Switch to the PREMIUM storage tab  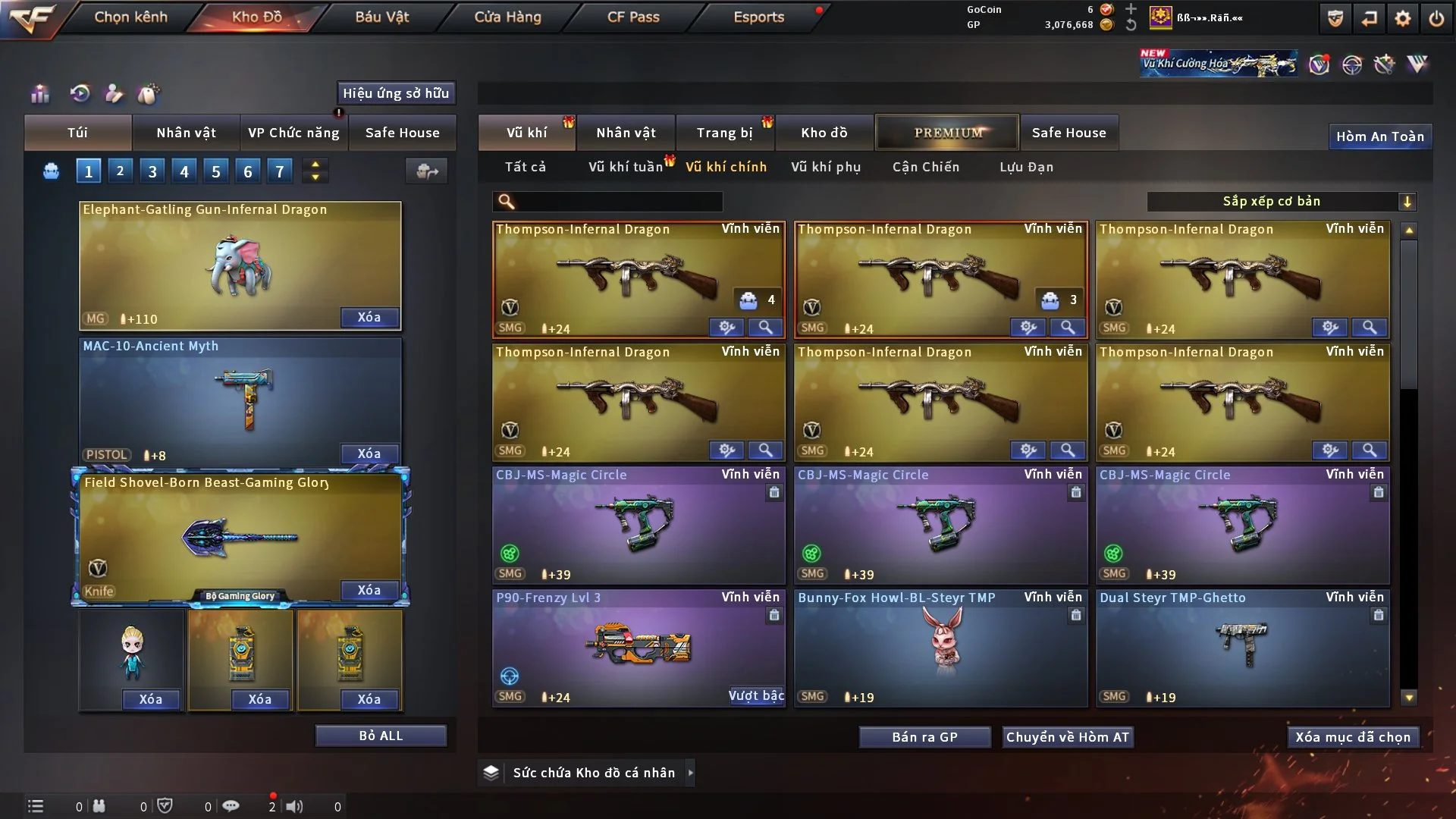(948, 133)
